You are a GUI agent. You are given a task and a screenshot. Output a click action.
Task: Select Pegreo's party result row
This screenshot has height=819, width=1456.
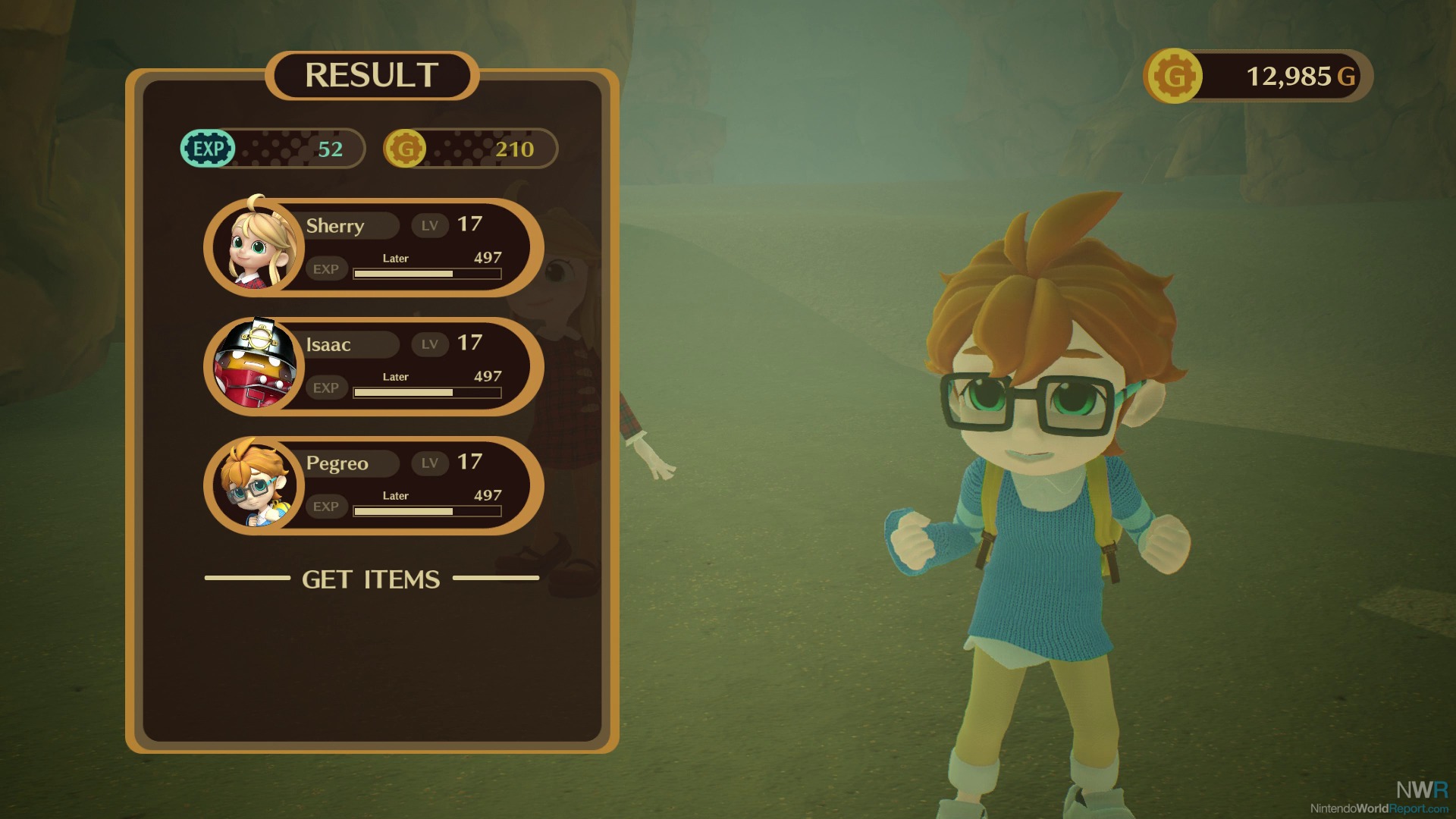tap(373, 485)
